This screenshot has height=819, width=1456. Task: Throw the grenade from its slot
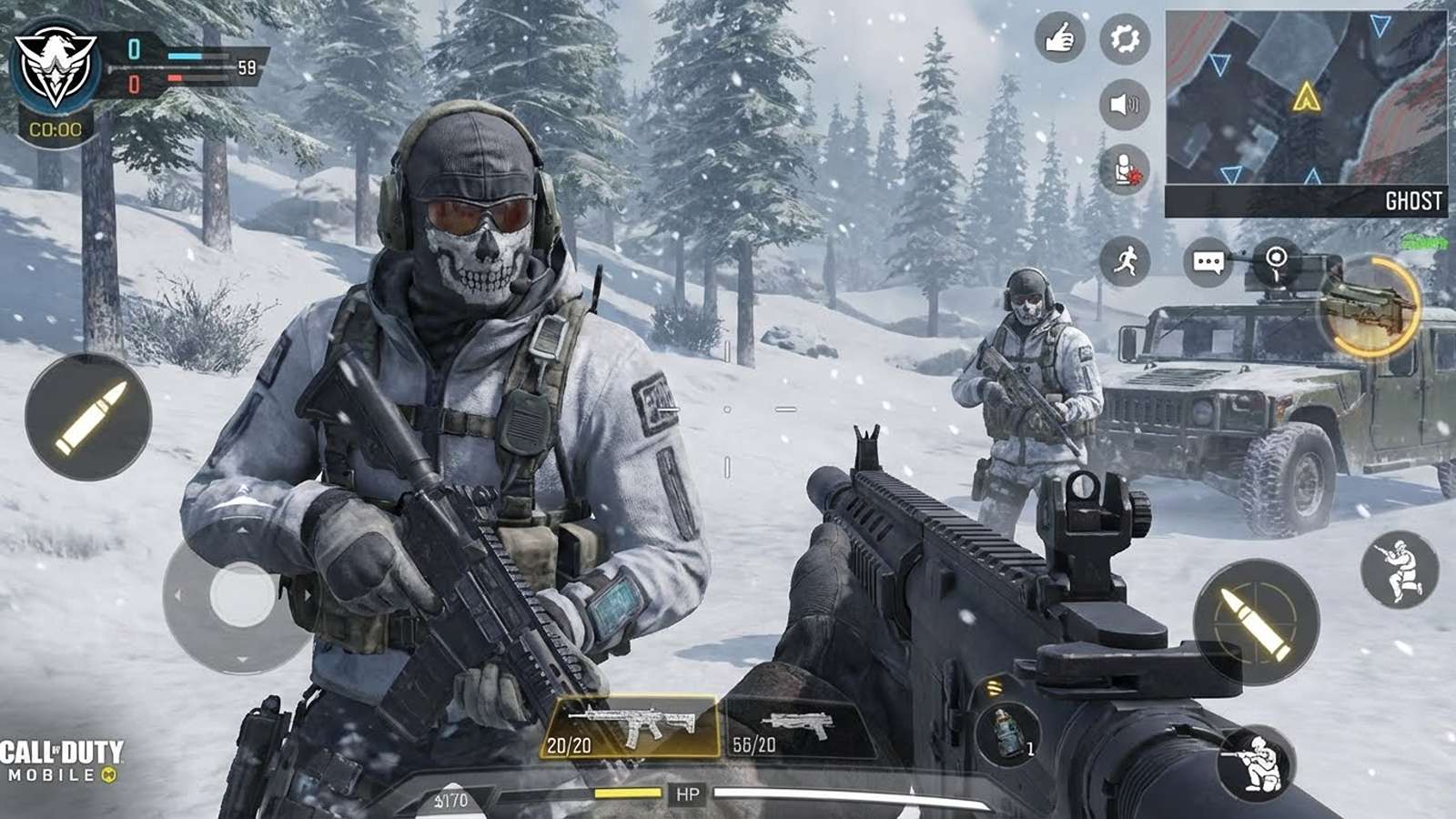coord(1007,734)
